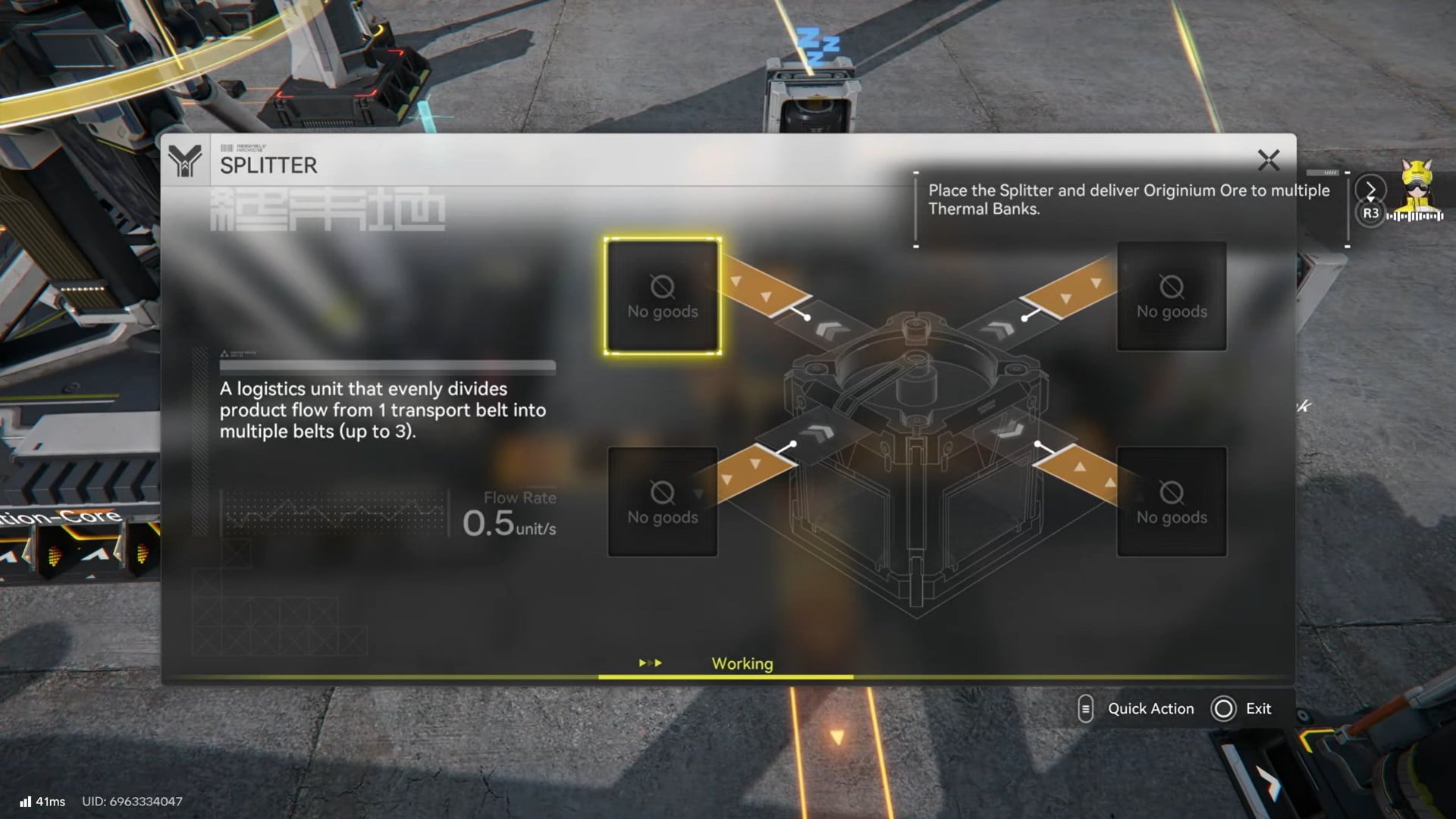
Task: Click the bottom-right 'No goods' circle icon
Action: (1172, 491)
